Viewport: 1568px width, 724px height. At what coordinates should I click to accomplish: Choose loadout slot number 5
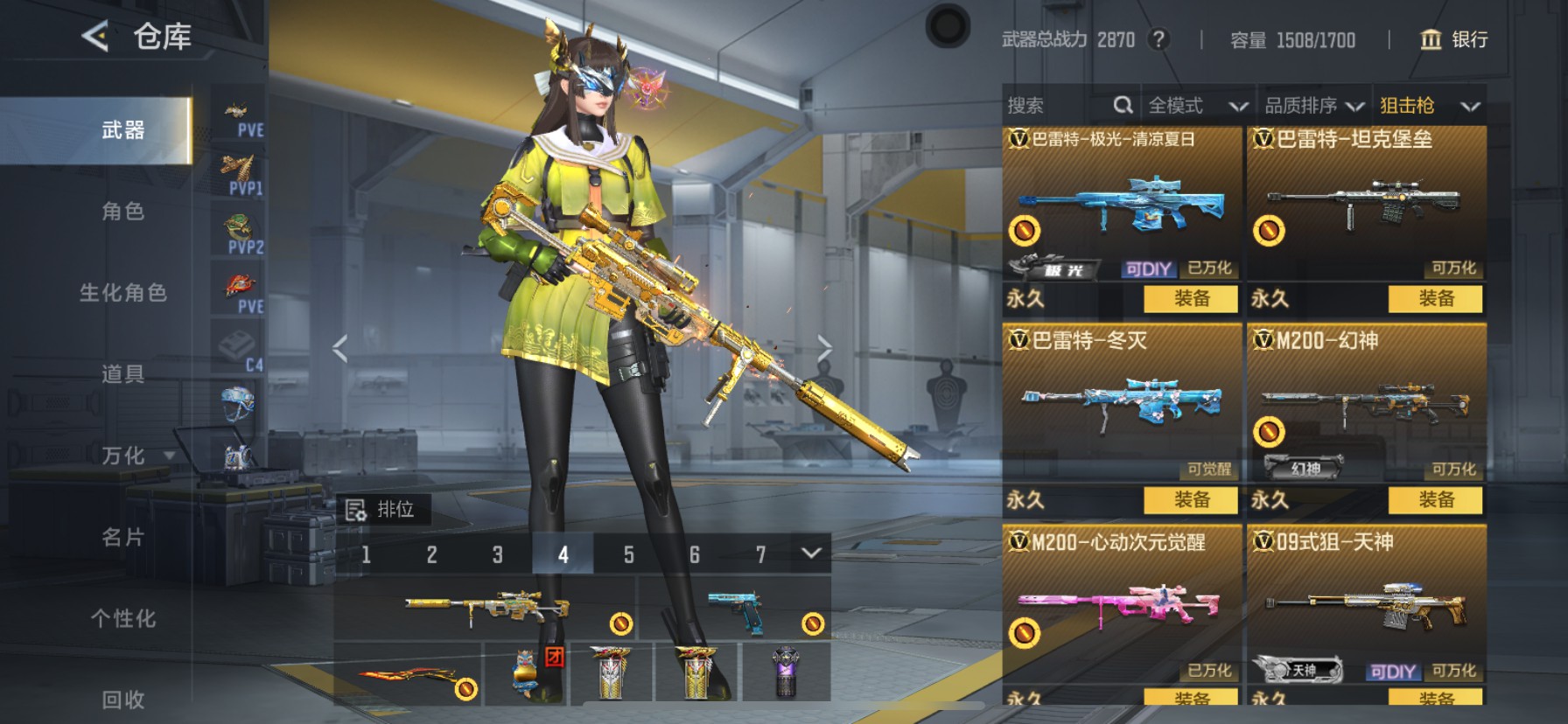[x=628, y=554]
